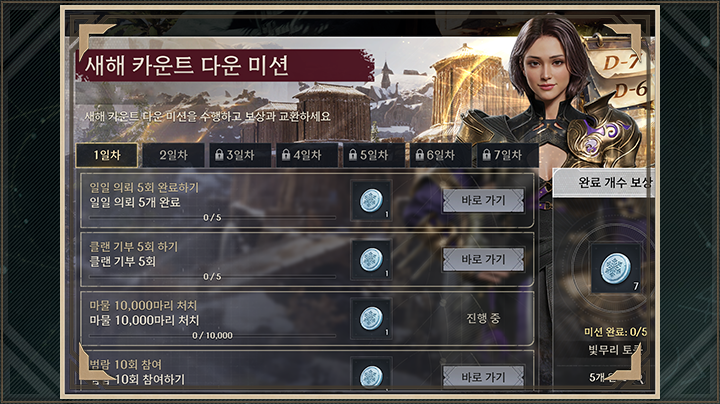The height and width of the screenshot is (404, 720).
Task: Open 바로 가기 for the 범람 10회 참여 mission
Action: (483, 377)
